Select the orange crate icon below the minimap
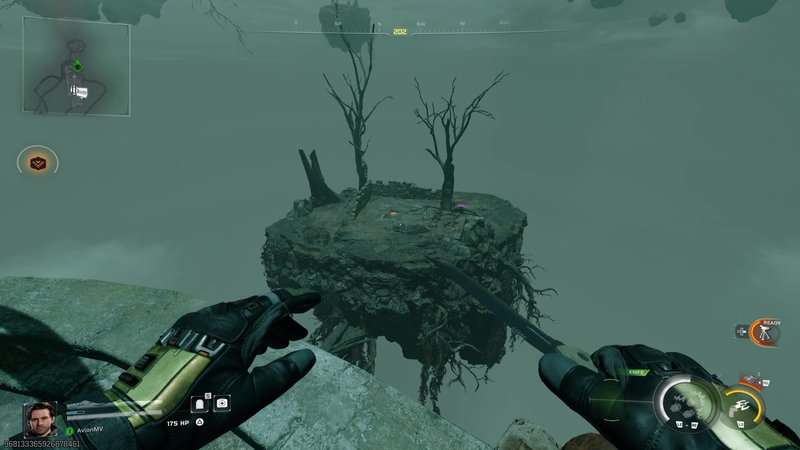800x450 pixels. 38,162
